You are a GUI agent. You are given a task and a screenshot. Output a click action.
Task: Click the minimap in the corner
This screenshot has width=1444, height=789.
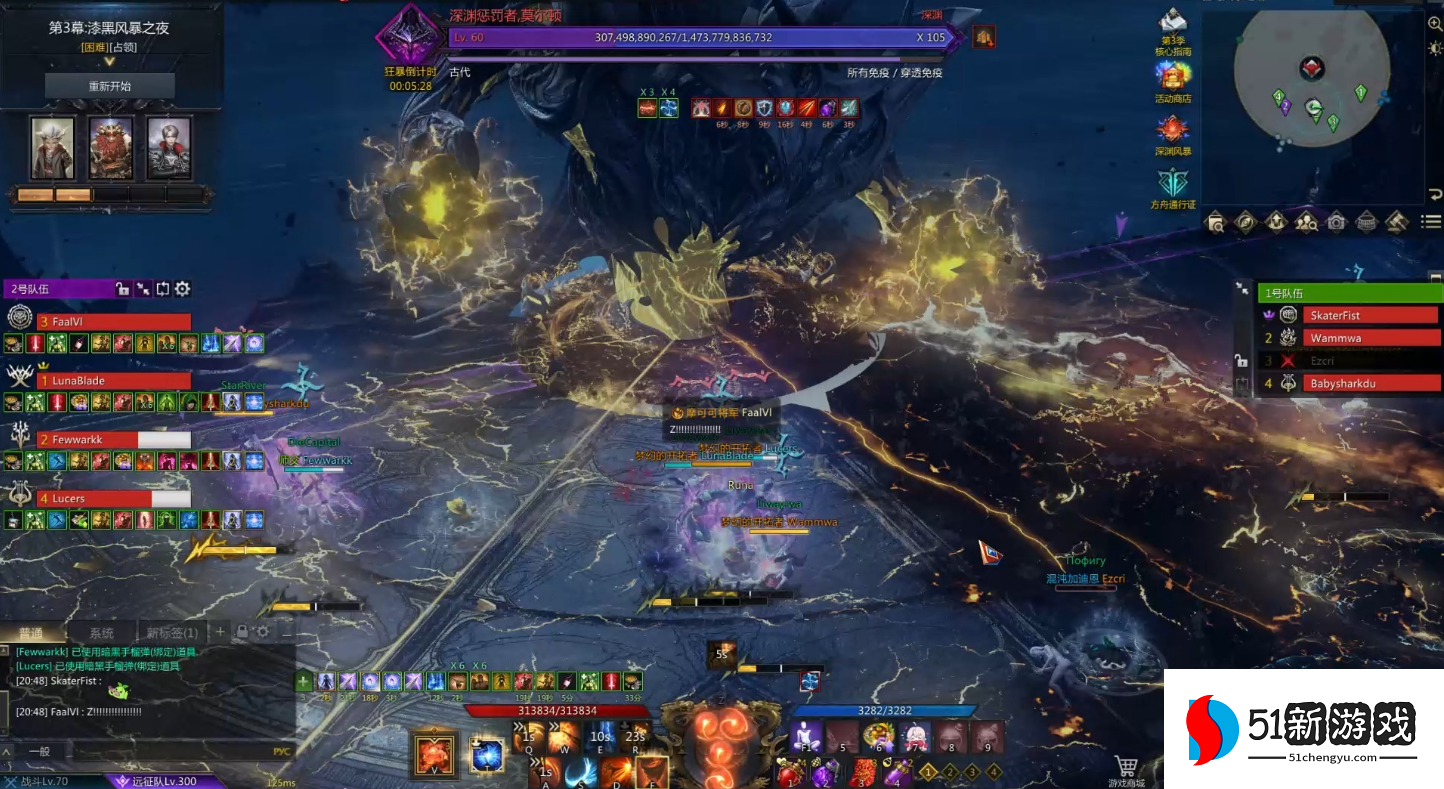[x=1311, y=84]
